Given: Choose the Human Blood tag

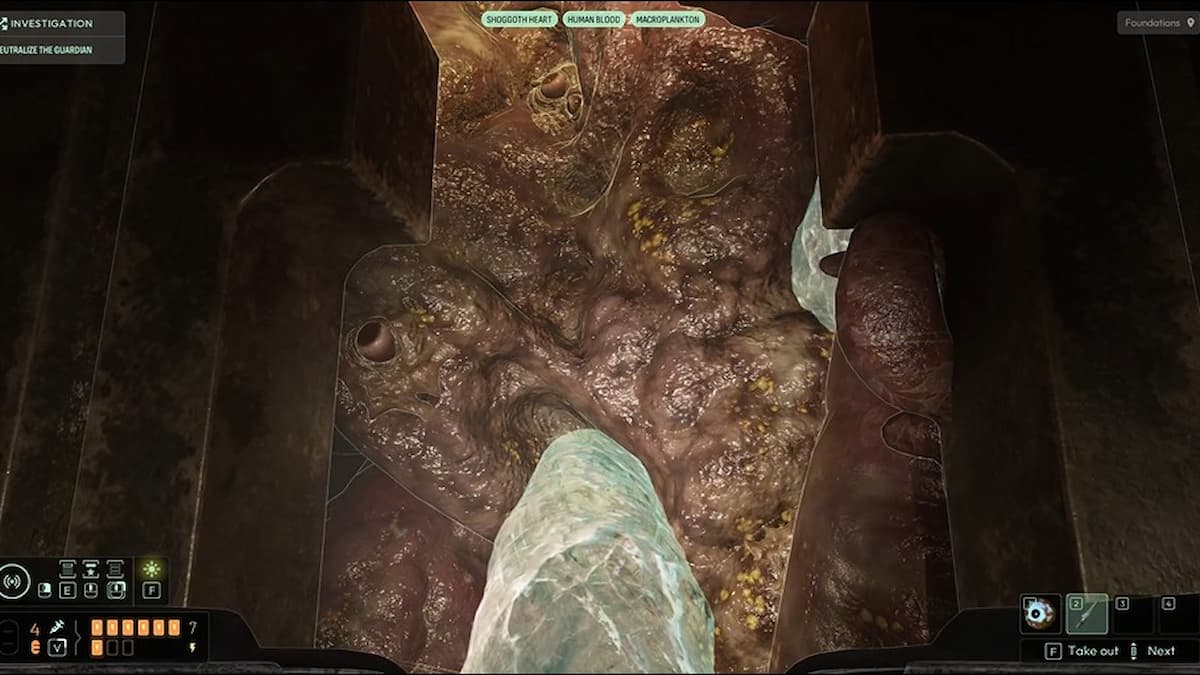Looking at the screenshot, I should click(x=594, y=19).
